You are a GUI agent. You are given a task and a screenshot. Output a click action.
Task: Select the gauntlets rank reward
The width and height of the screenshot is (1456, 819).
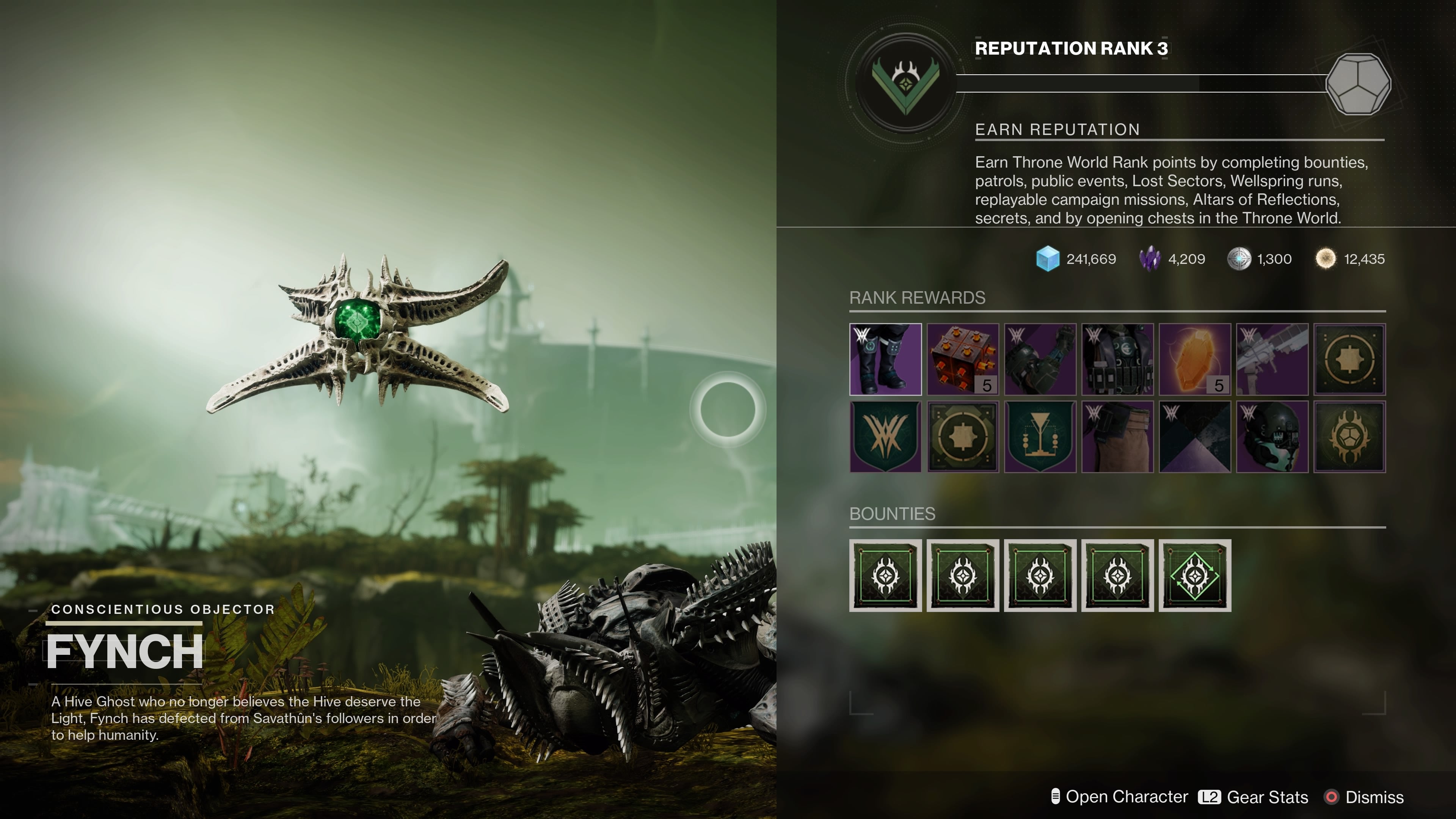1040,359
